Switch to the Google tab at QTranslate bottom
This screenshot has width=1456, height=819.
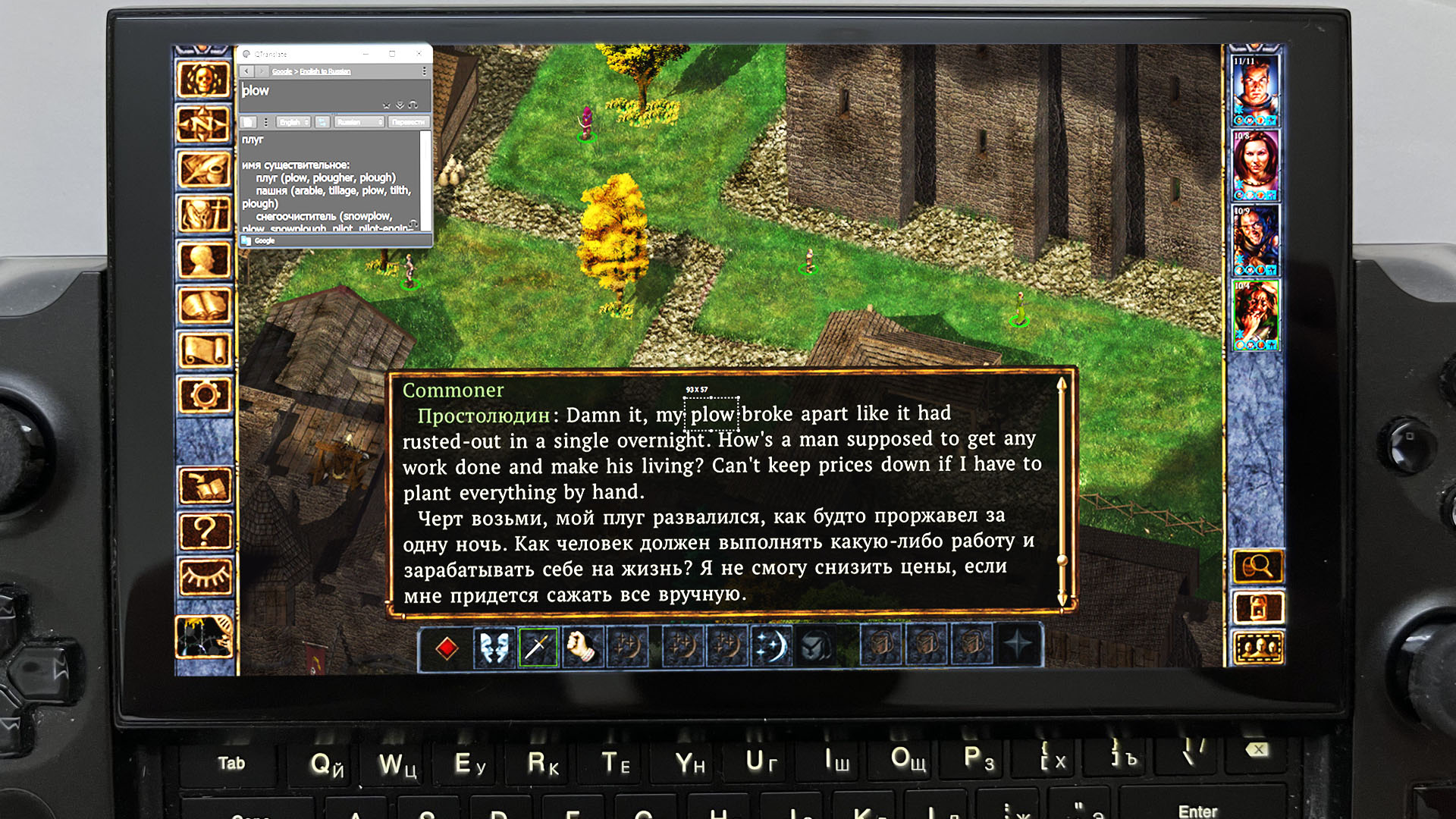pos(263,240)
